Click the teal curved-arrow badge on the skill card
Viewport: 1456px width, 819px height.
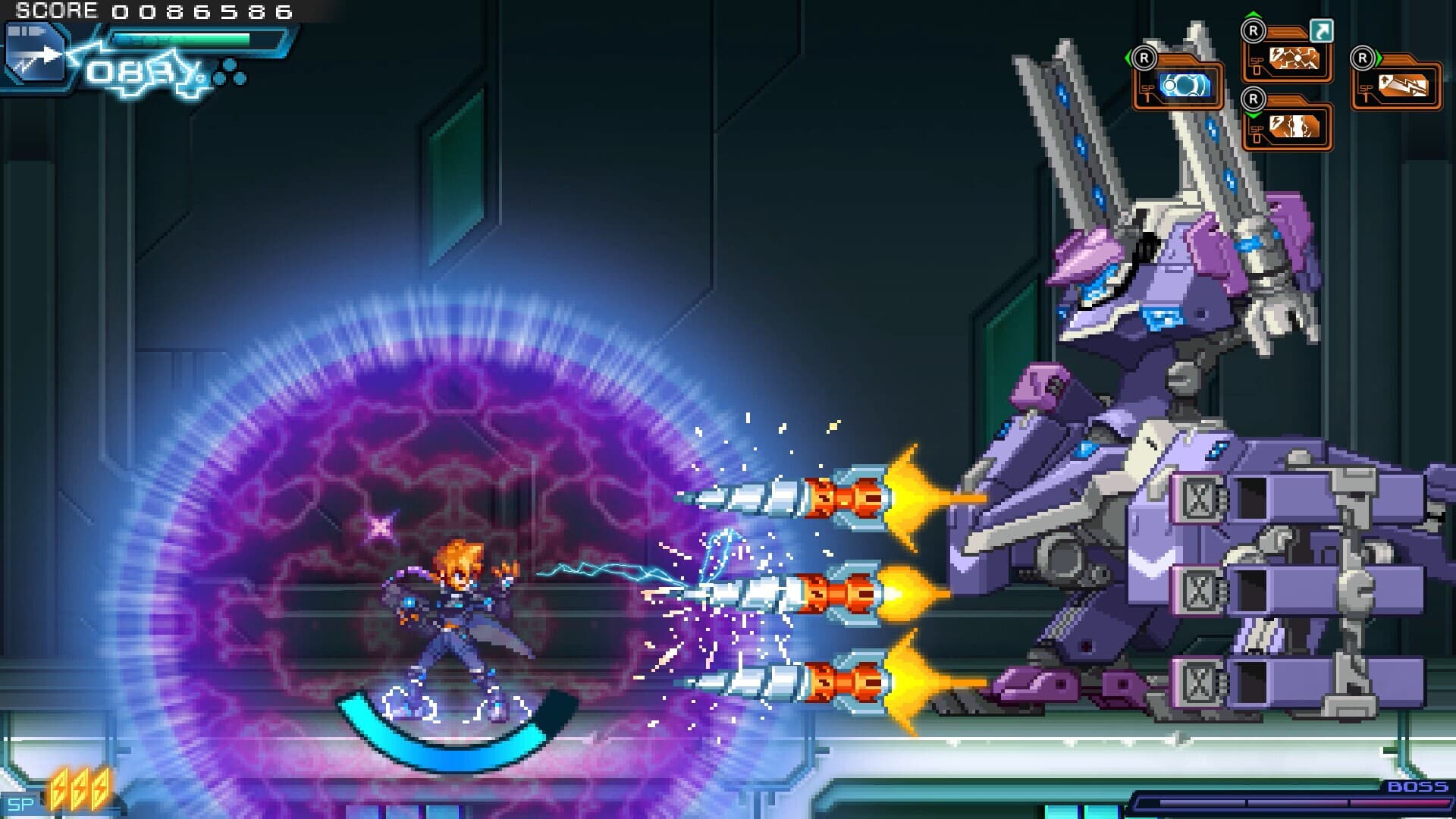pos(1322,31)
